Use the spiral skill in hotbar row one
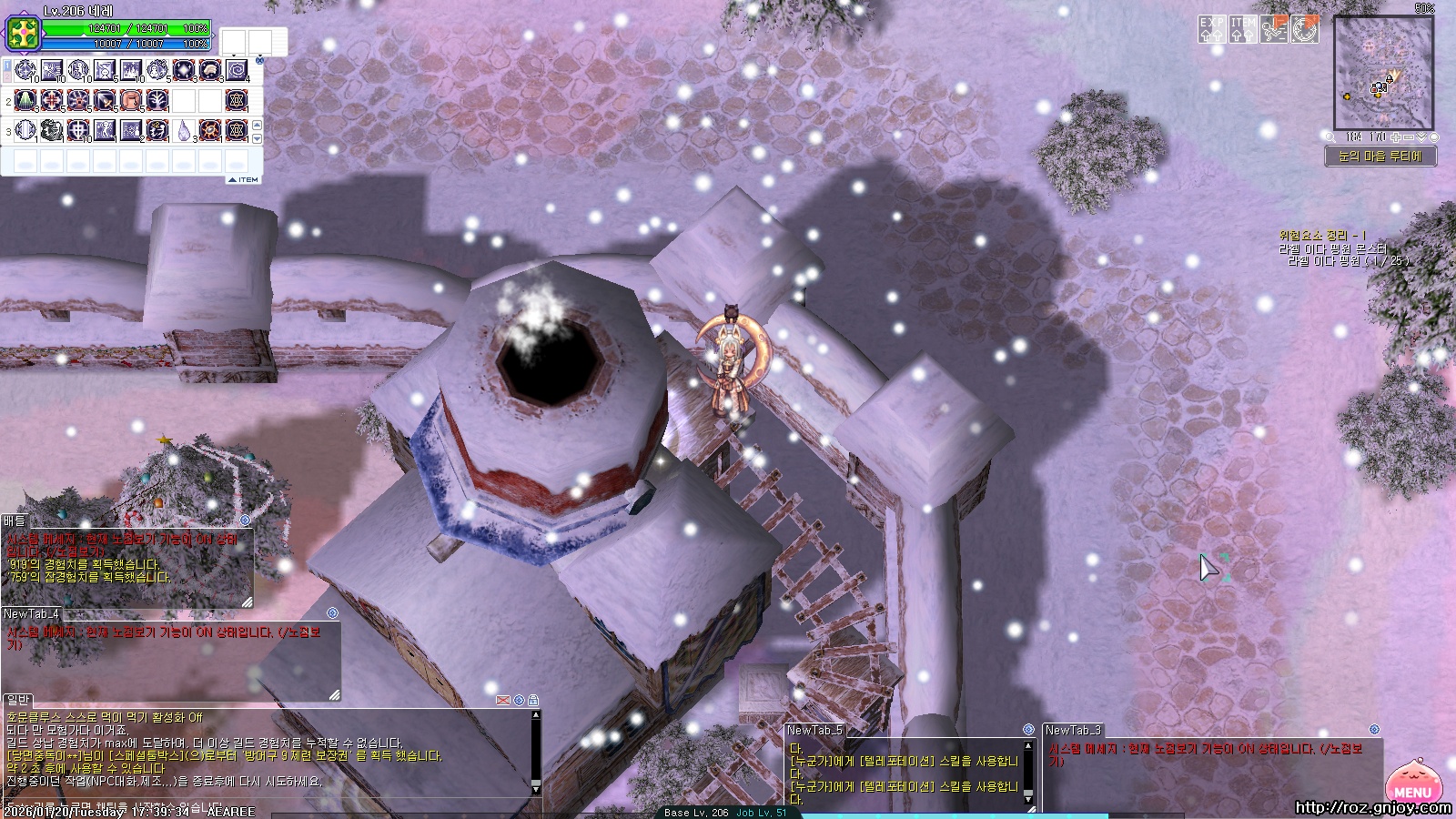1456x819 pixels. coord(237,70)
